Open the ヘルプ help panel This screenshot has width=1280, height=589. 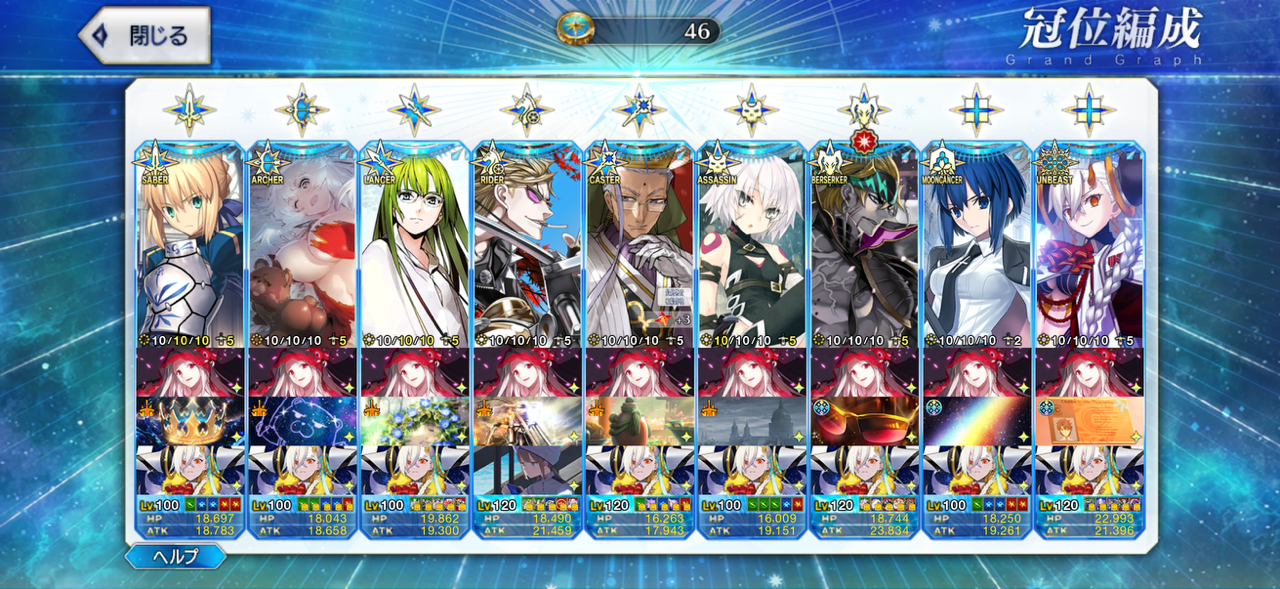pyautogui.click(x=175, y=557)
